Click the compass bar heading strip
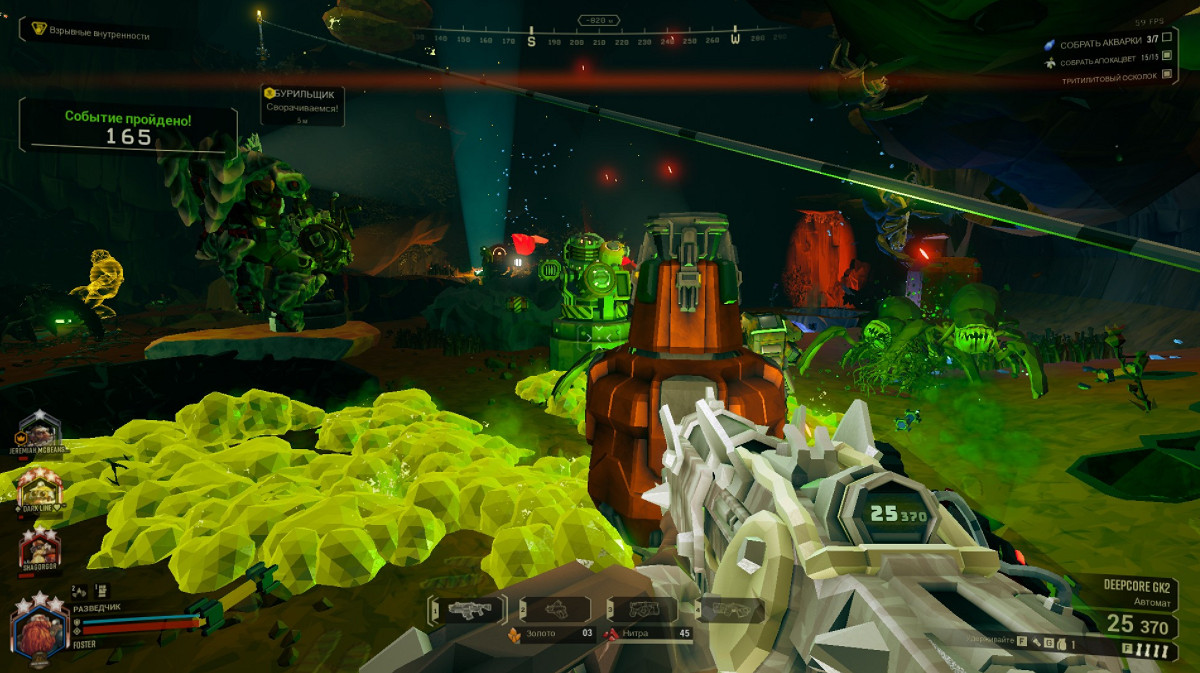Screen dimensions: 1200x673 598,40
